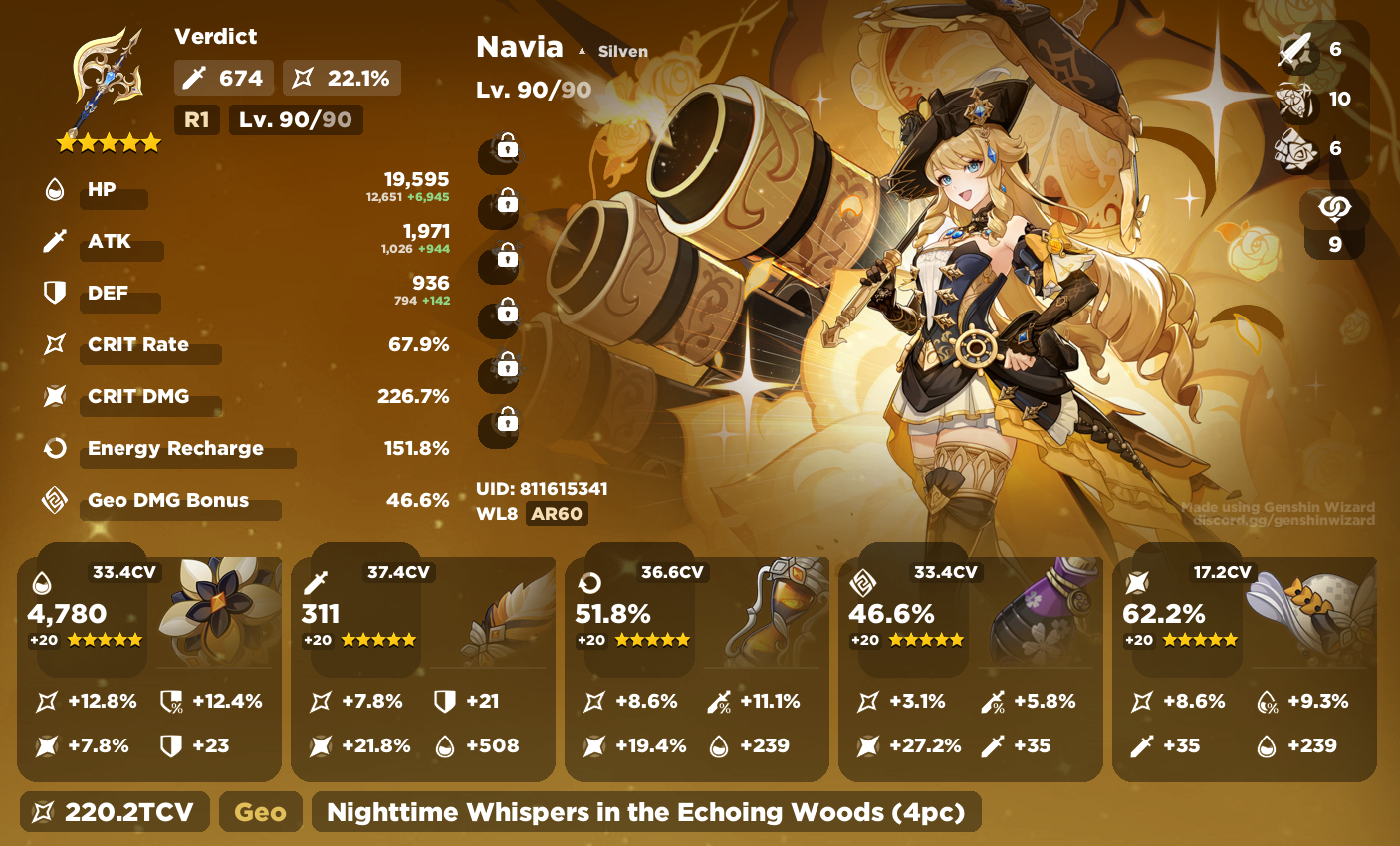Click the HP droplet stat icon
The height and width of the screenshot is (846, 1400).
55,189
